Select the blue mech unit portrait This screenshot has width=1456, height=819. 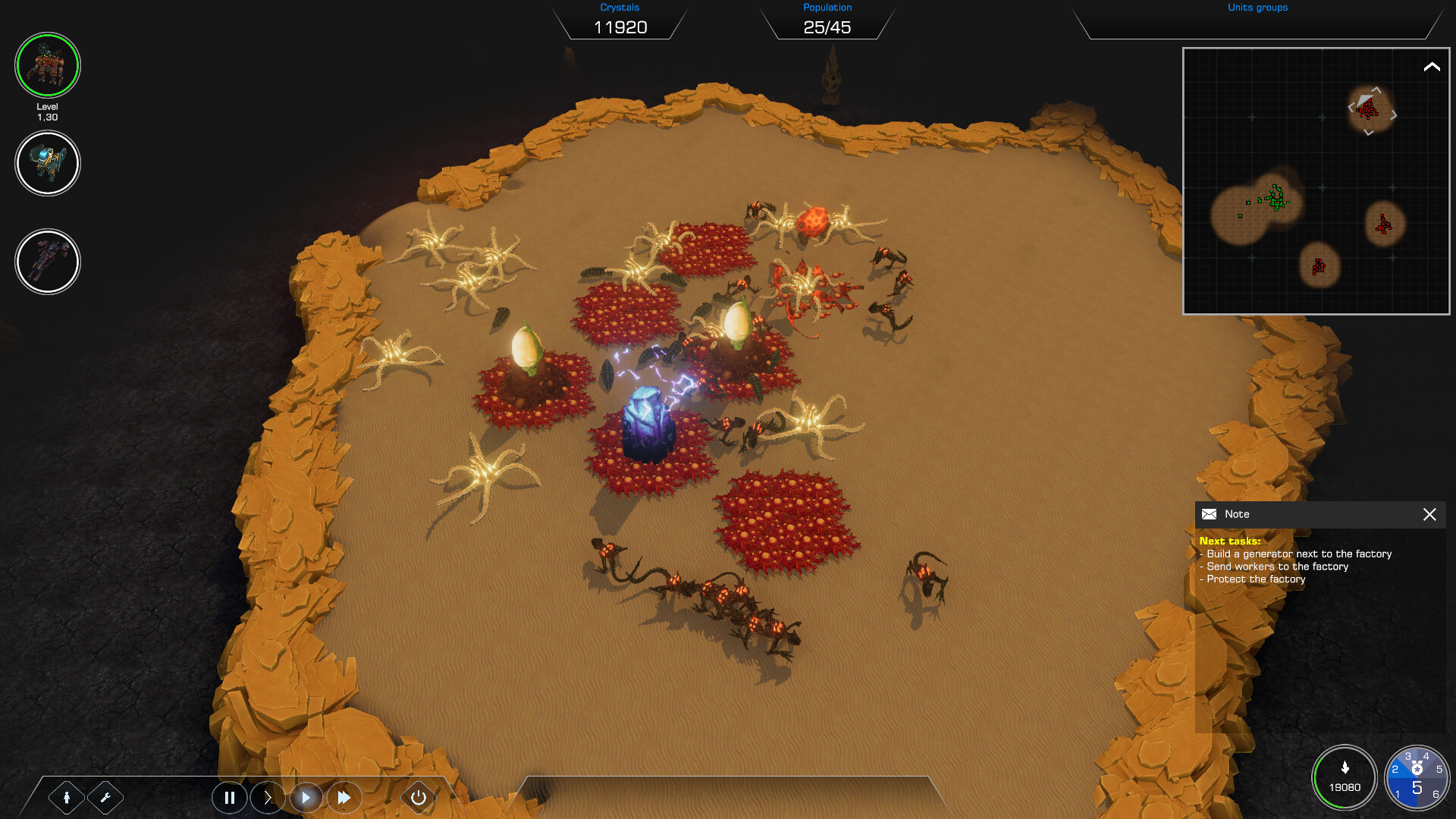pos(47,163)
